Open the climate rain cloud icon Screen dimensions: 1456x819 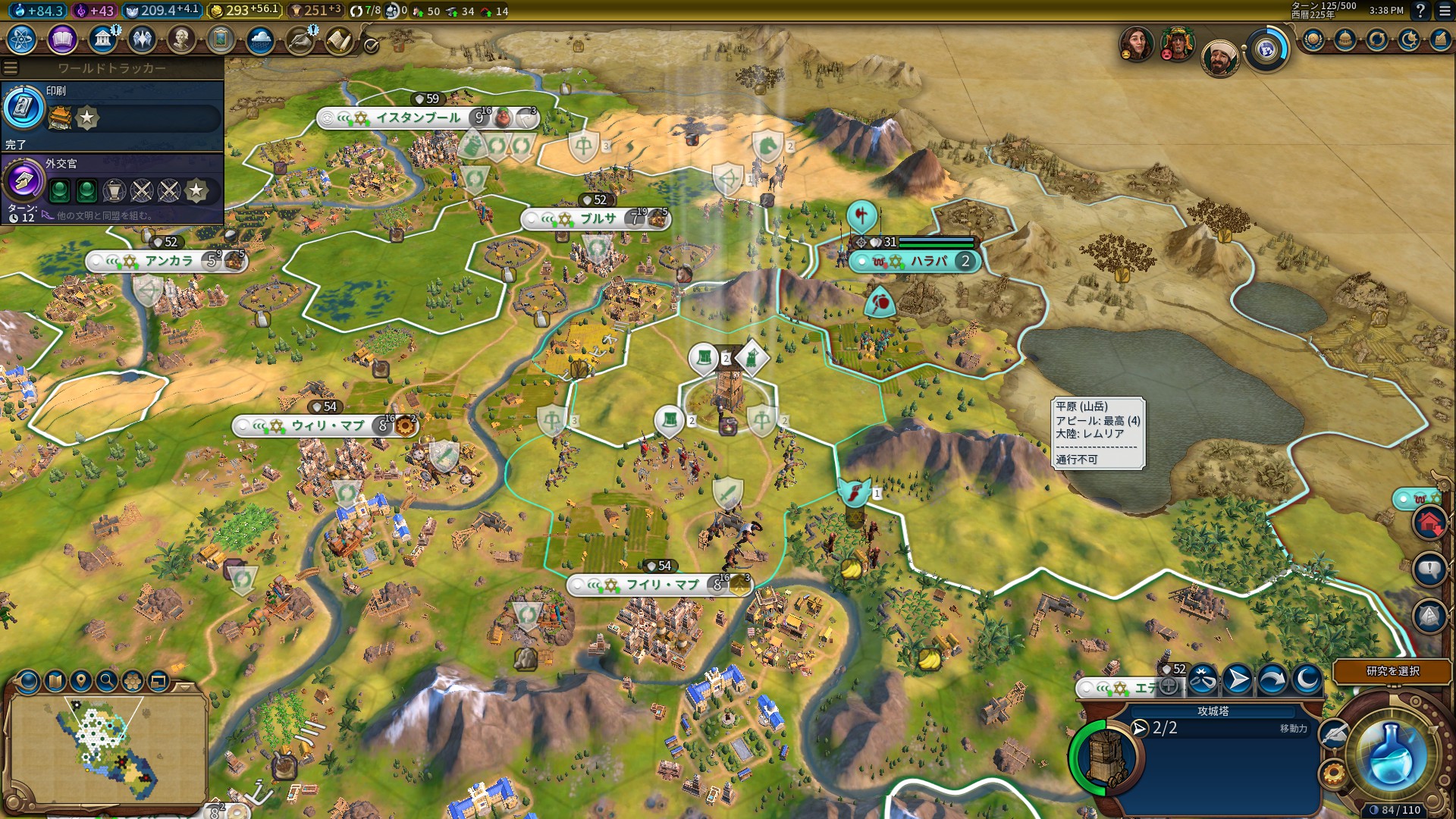pyautogui.click(x=260, y=39)
